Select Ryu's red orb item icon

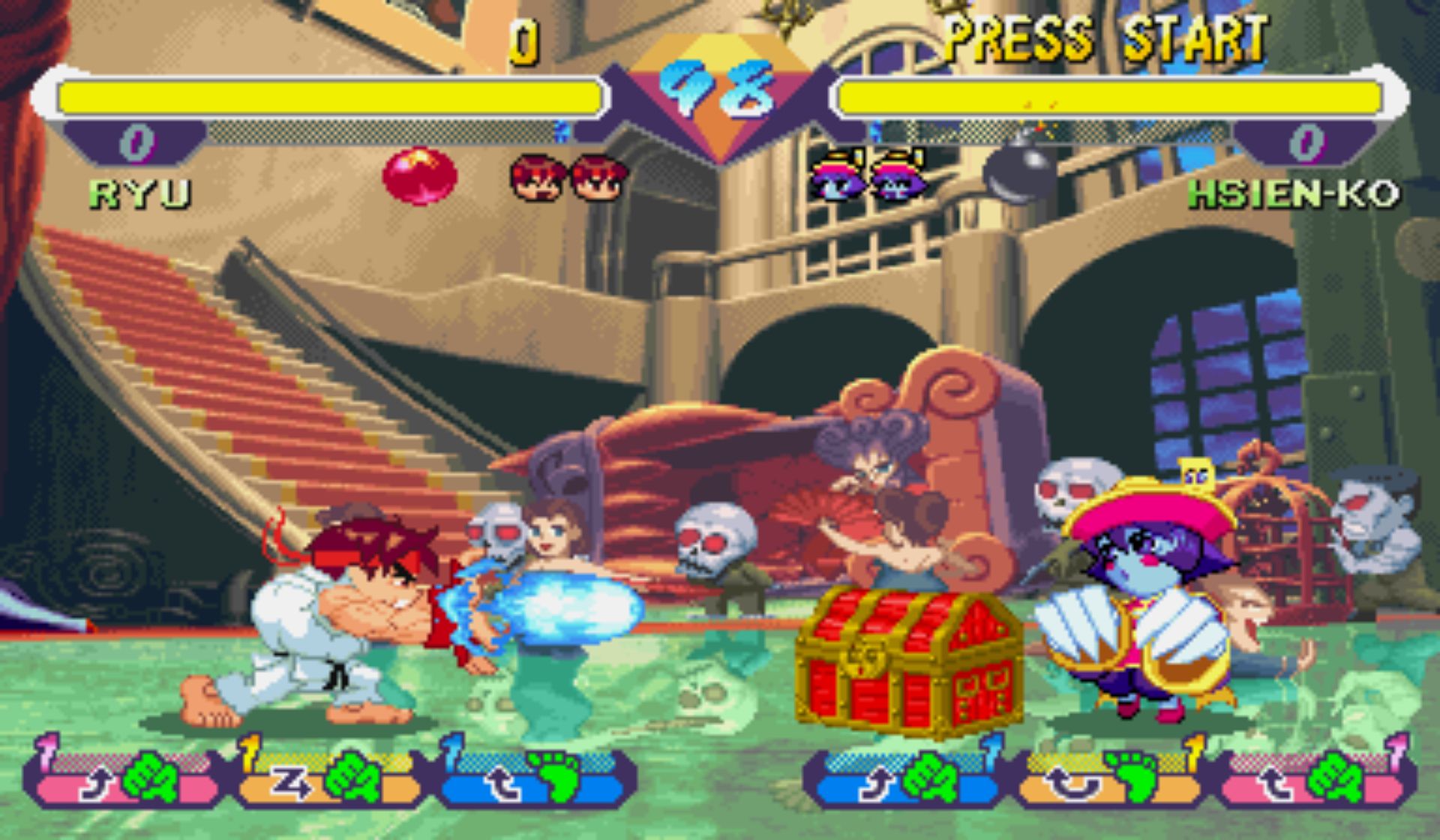(x=419, y=176)
